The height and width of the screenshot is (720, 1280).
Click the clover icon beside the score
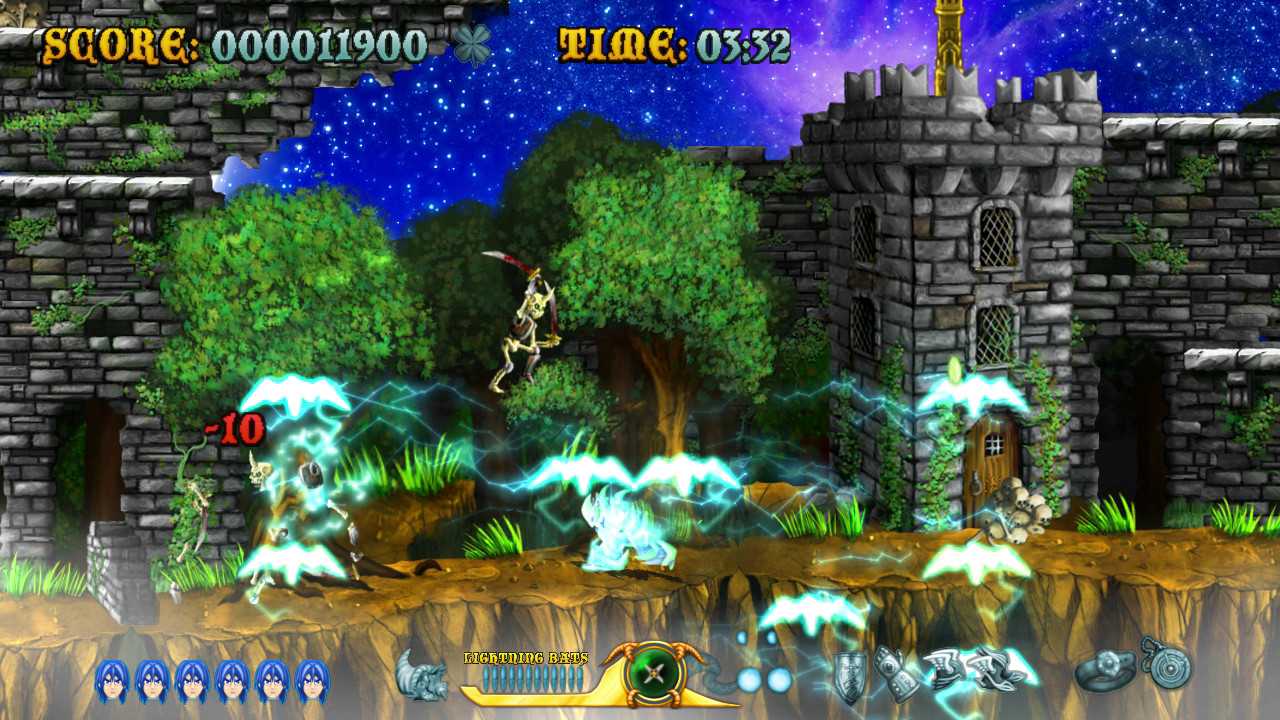pyautogui.click(x=474, y=44)
